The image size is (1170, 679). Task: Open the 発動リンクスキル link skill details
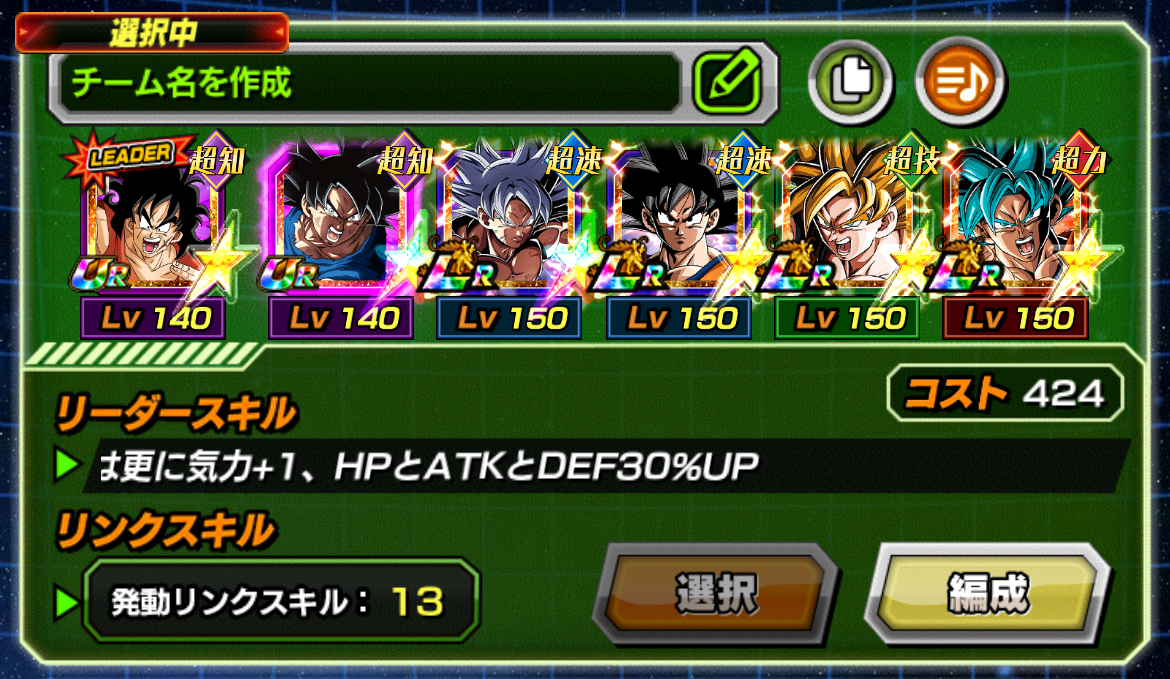click(x=280, y=601)
